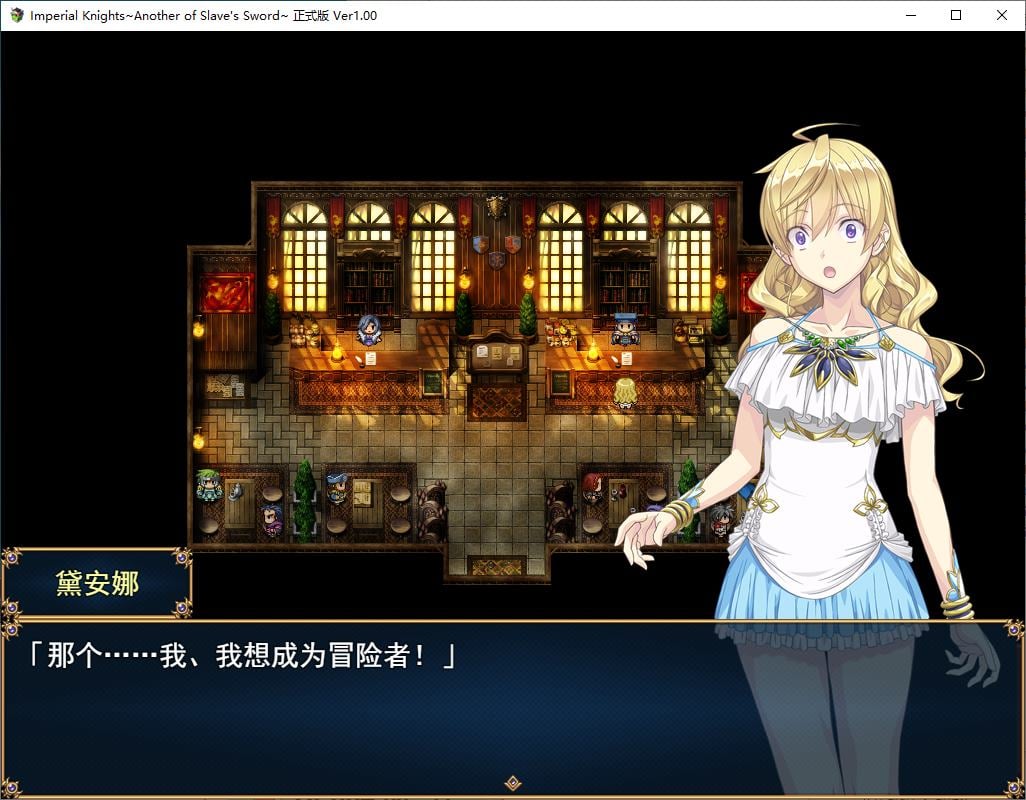This screenshot has height=800, width=1026.
Task: Close the game window
Action: (1002, 15)
